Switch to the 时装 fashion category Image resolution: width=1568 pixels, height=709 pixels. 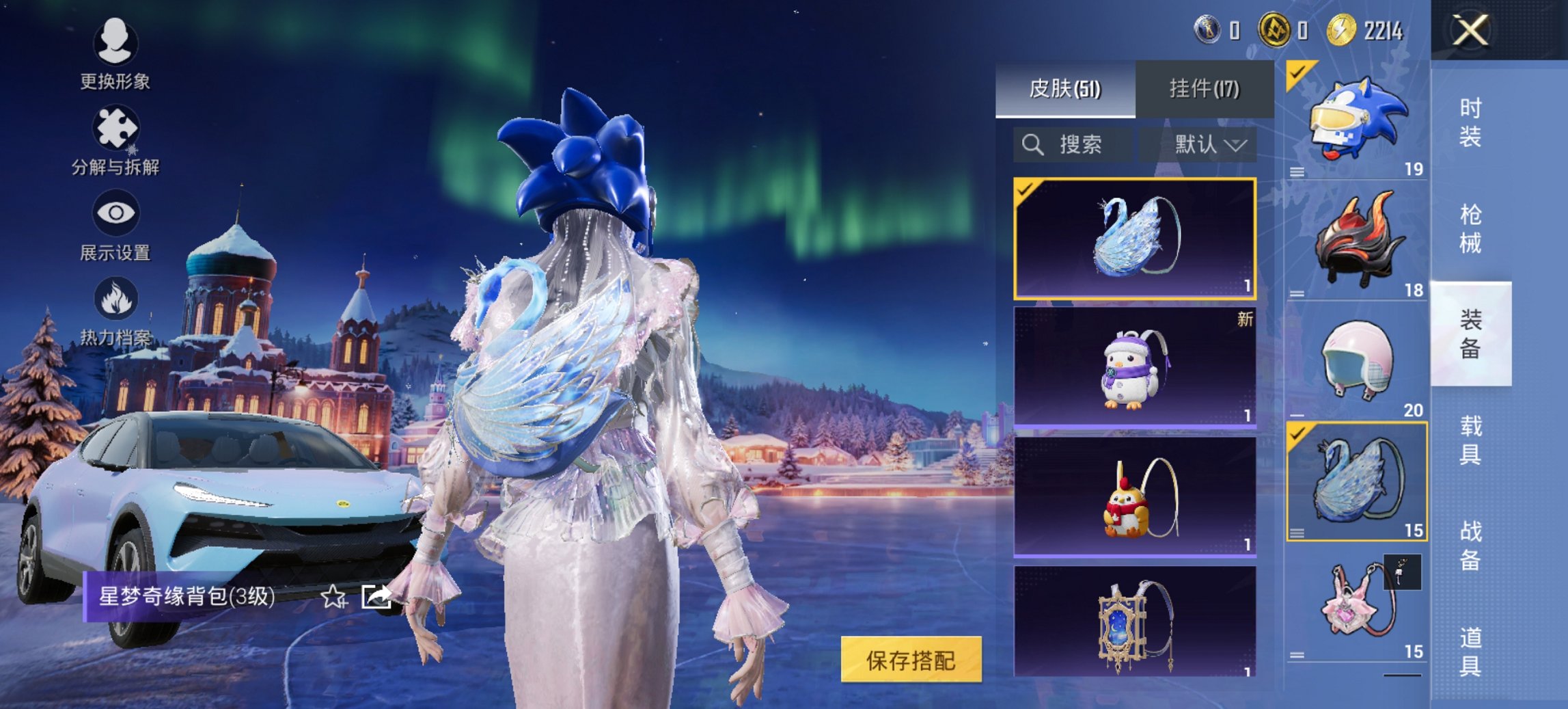pyautogui.click(x=1470, y=123)
